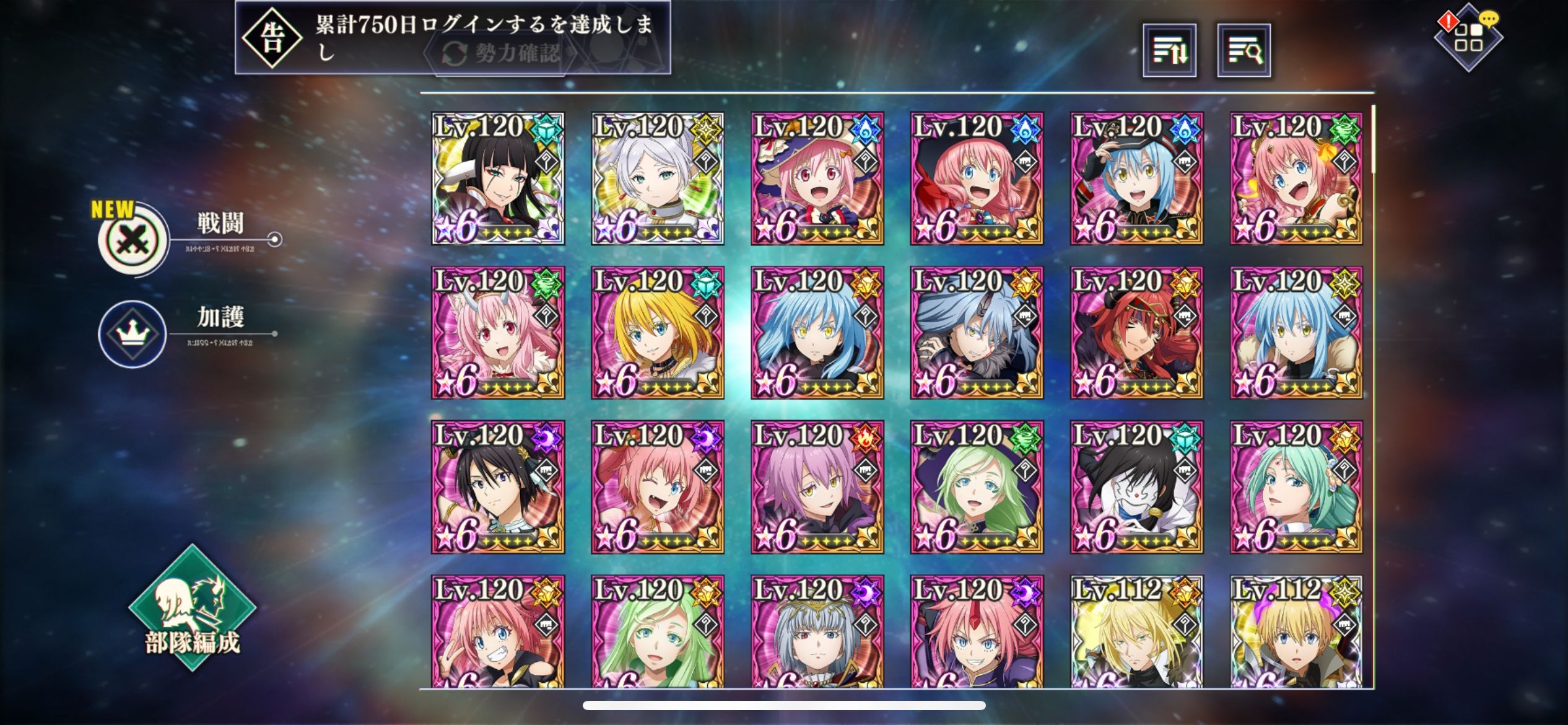
Task: Select the blonde-haired character with choker
Action: pos(657,333)
